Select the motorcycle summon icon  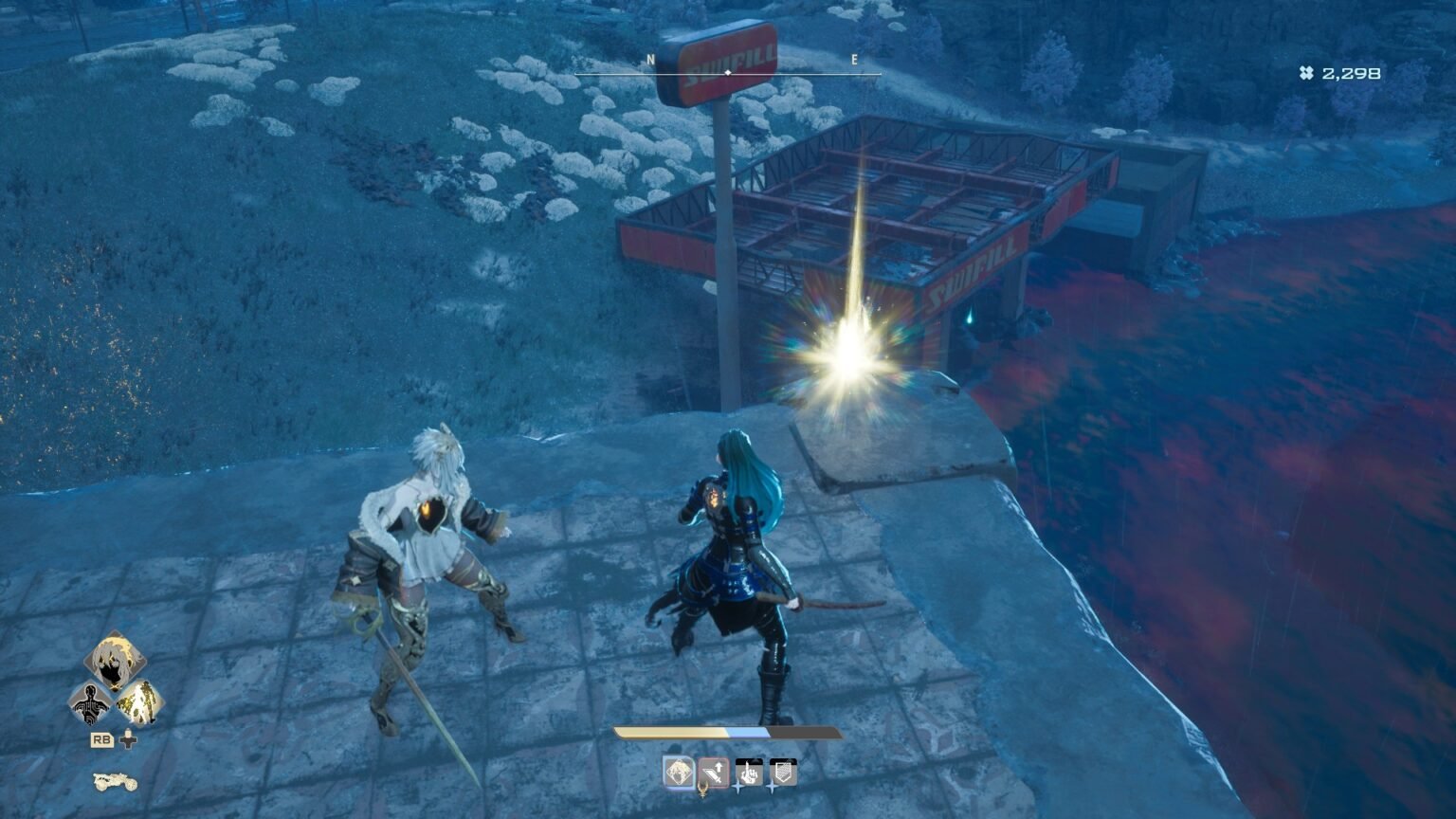coord(115,784)
